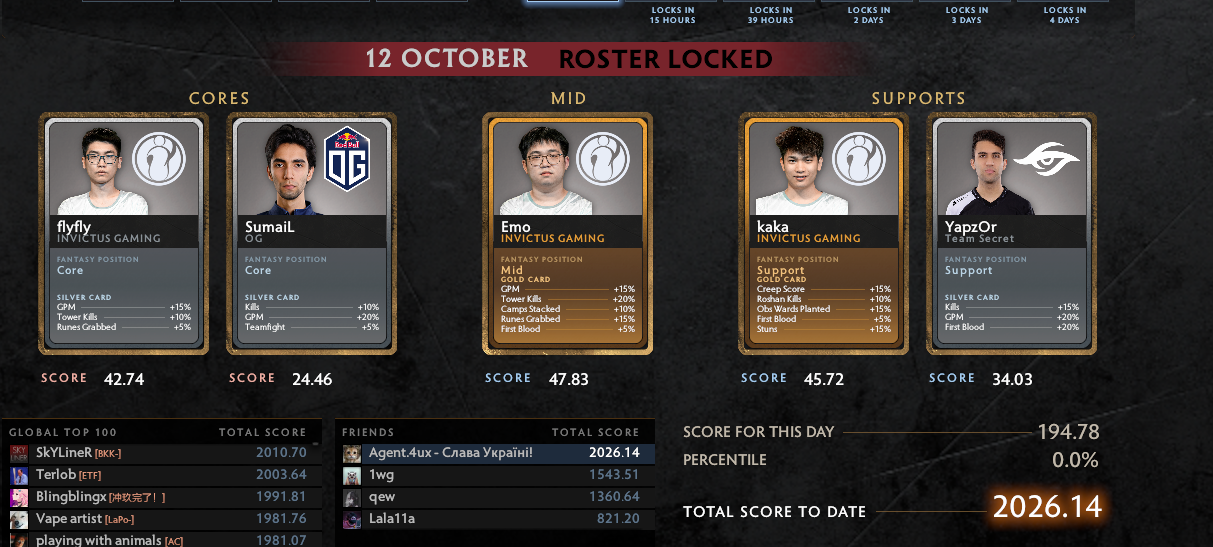Select Terlob in the global leaderboard
Viewport: 1213px width, 547px height.
[x=160, y=475]
